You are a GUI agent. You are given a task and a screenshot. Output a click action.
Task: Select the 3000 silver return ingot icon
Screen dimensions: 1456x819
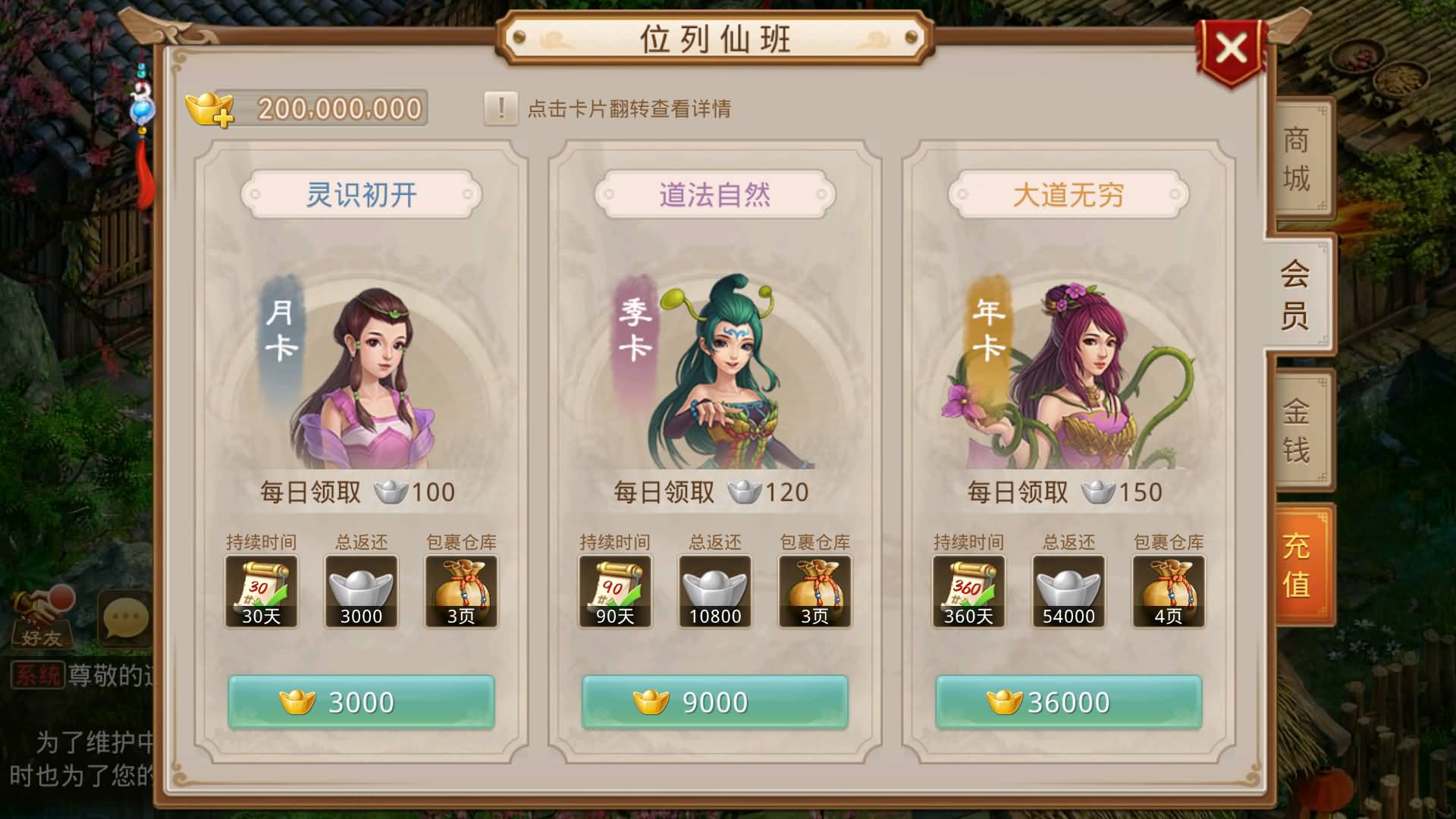(362, 590)
